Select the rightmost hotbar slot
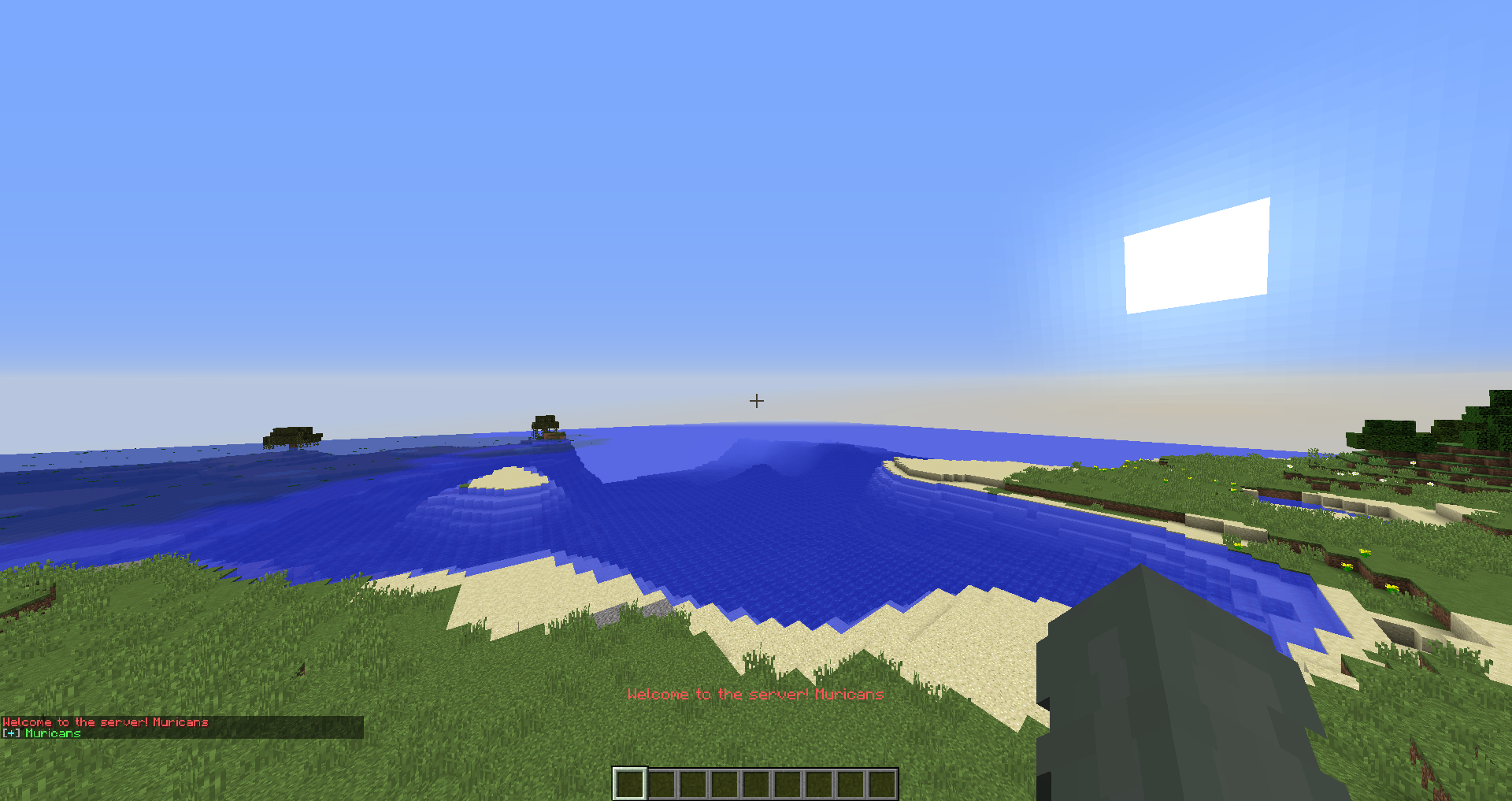 coord(882,781)
